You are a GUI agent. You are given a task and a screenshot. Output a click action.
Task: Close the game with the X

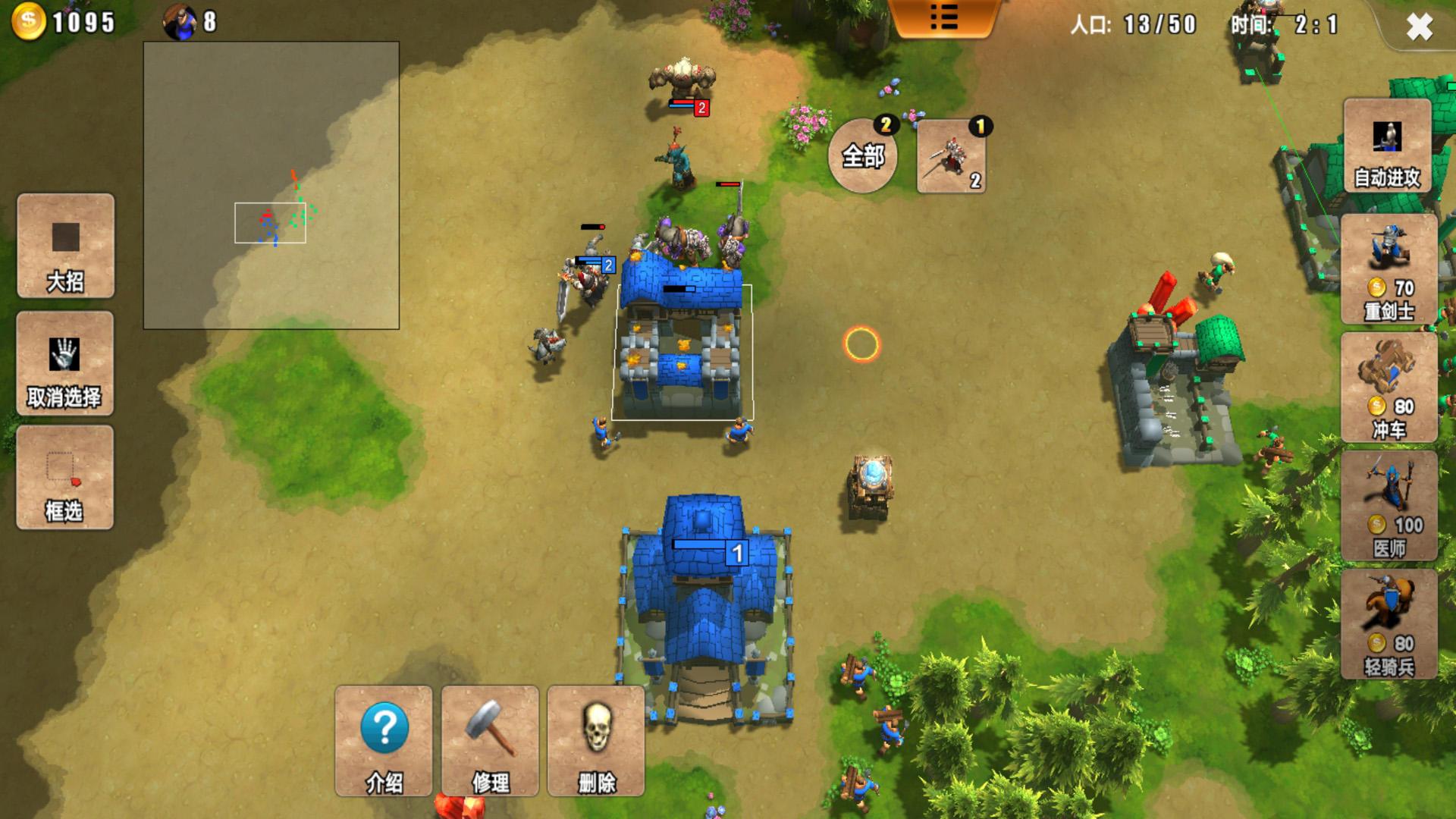tap(1419, 27)
